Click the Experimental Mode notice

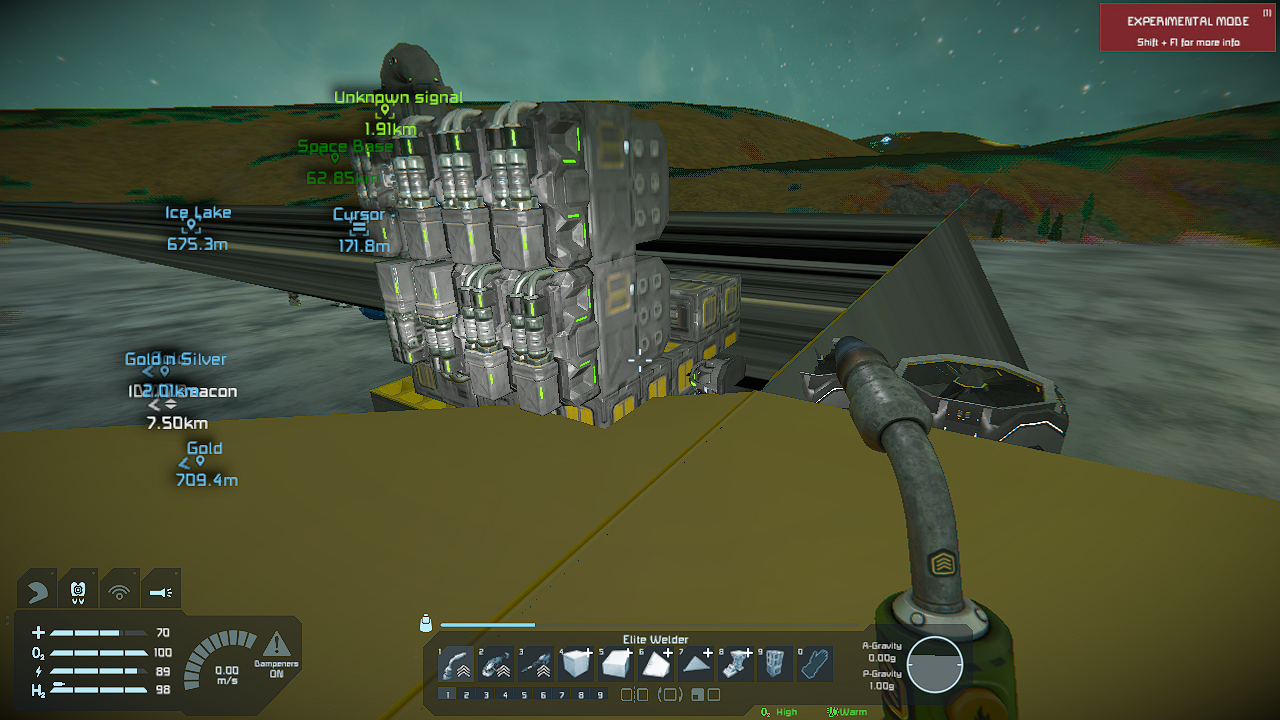pyautogui.click(x=1185, y=28)
